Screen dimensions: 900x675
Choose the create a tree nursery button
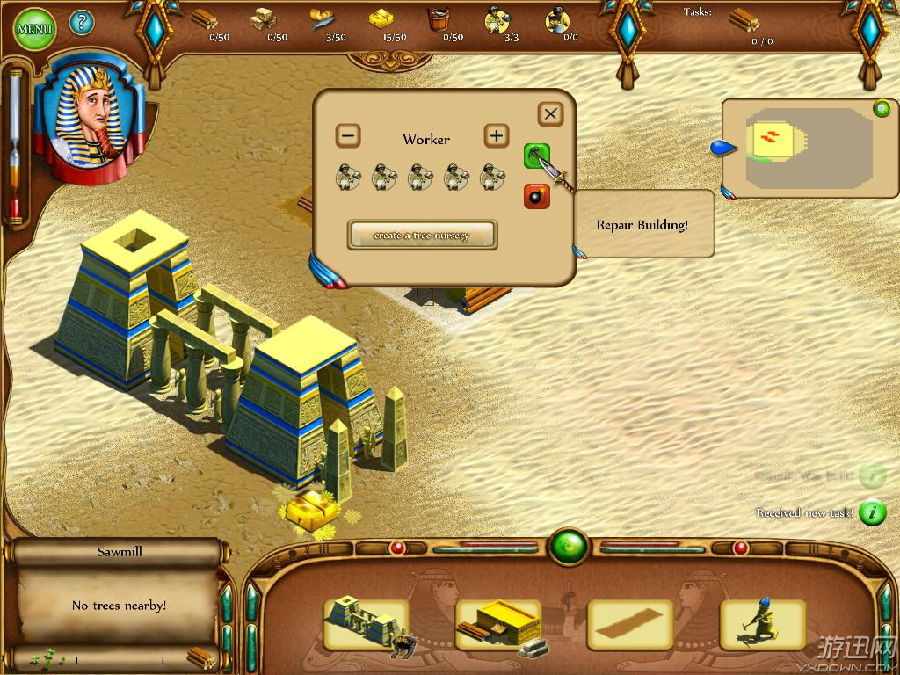click(x=422, y=235)
